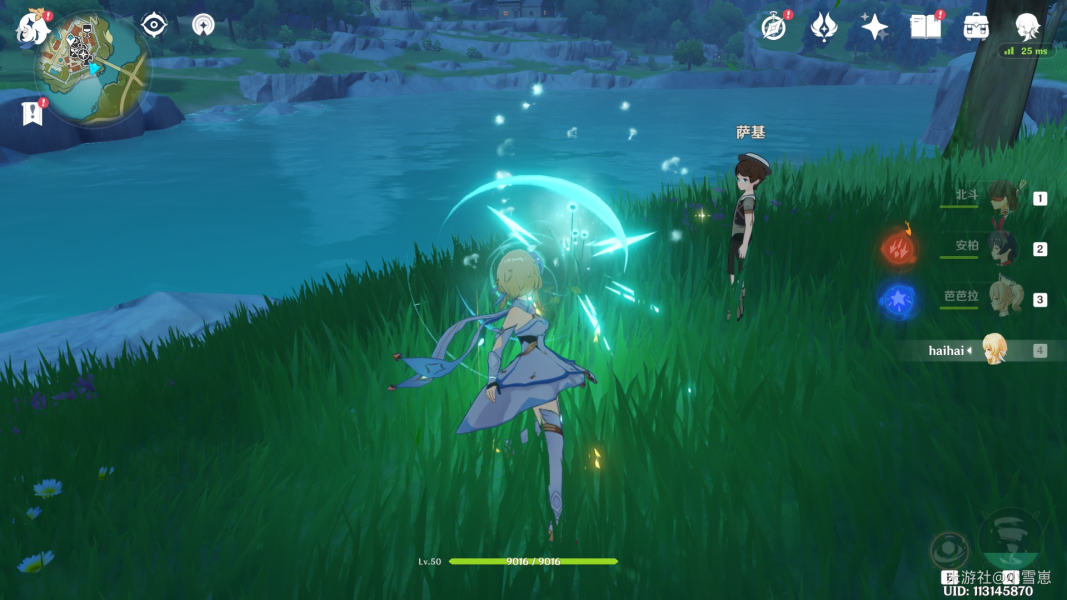Open the events compass icon
Screen dimensions: 1067x600
774,27
